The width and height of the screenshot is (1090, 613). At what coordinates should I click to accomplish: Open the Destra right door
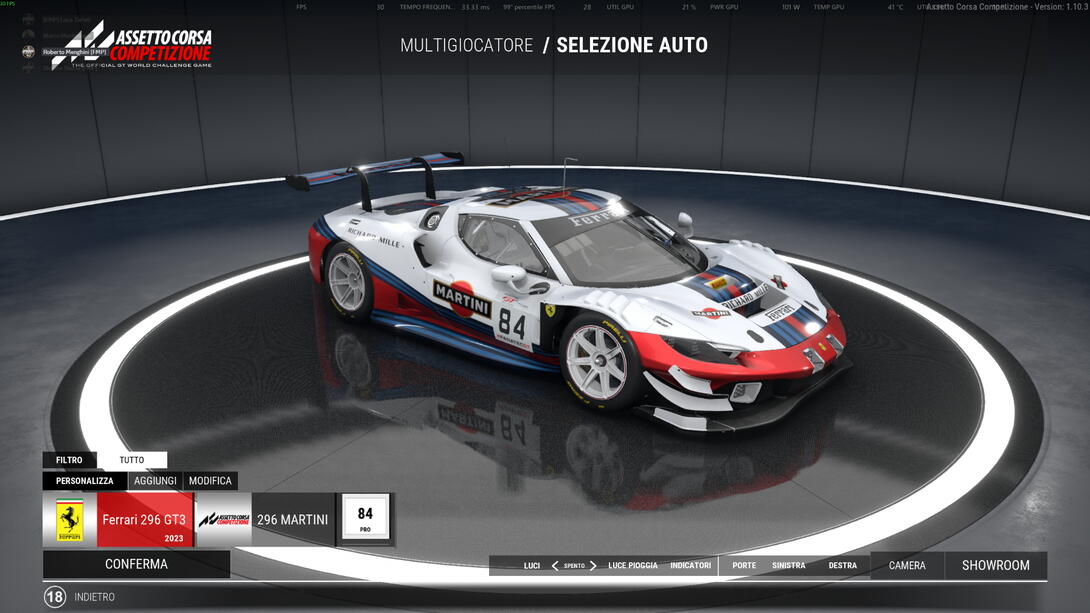[x=842, y=565]
